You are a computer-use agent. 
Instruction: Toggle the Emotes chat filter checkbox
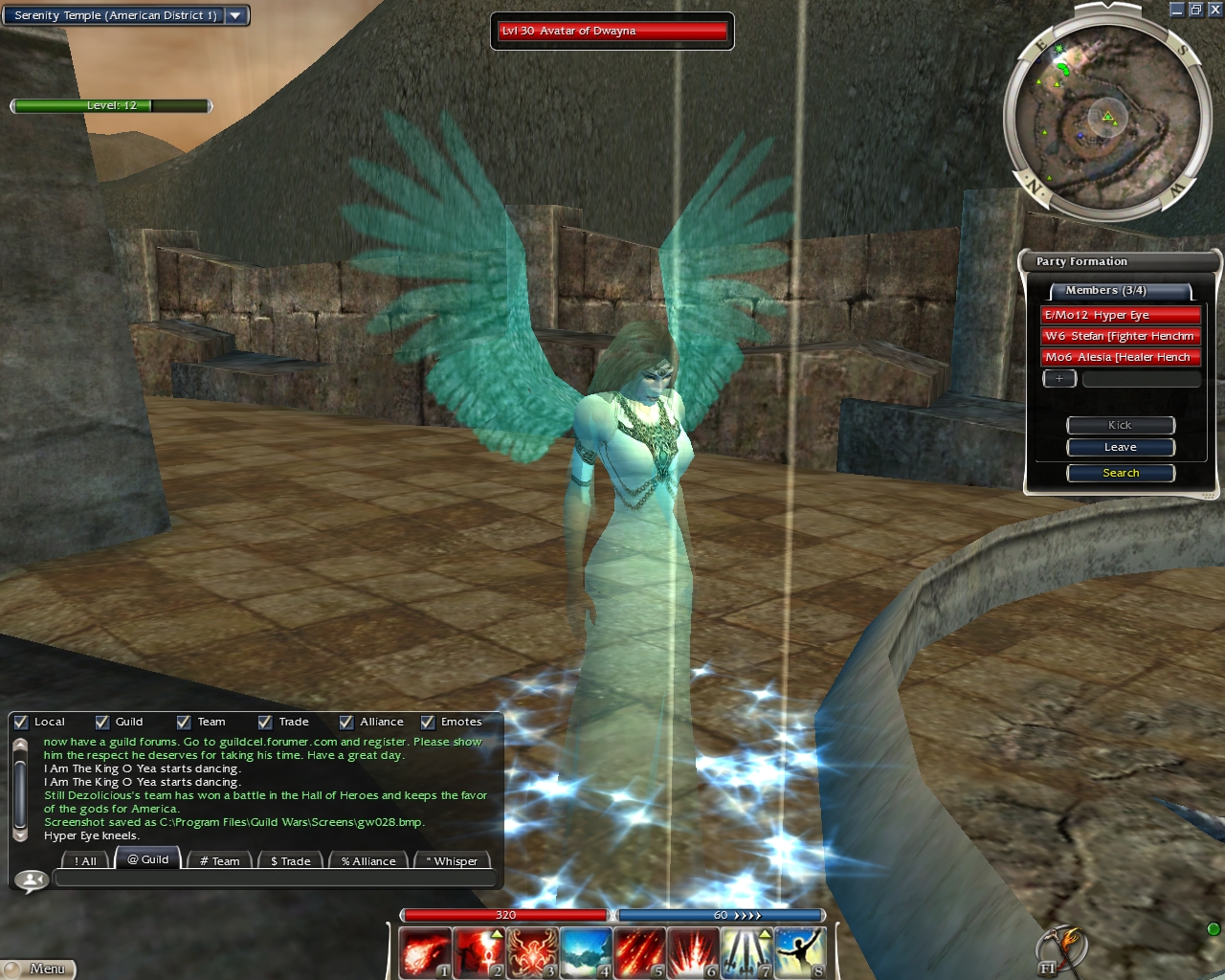[x=428, y=723]
